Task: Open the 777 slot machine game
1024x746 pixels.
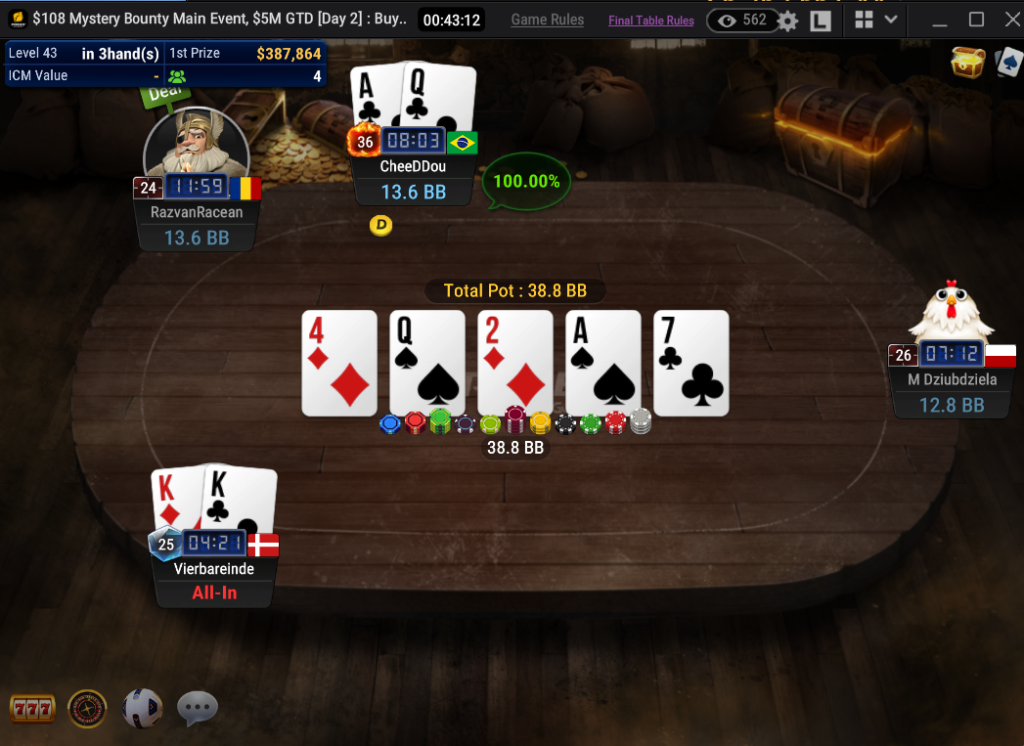Action: pyautogui.click(x=31, y=709)
